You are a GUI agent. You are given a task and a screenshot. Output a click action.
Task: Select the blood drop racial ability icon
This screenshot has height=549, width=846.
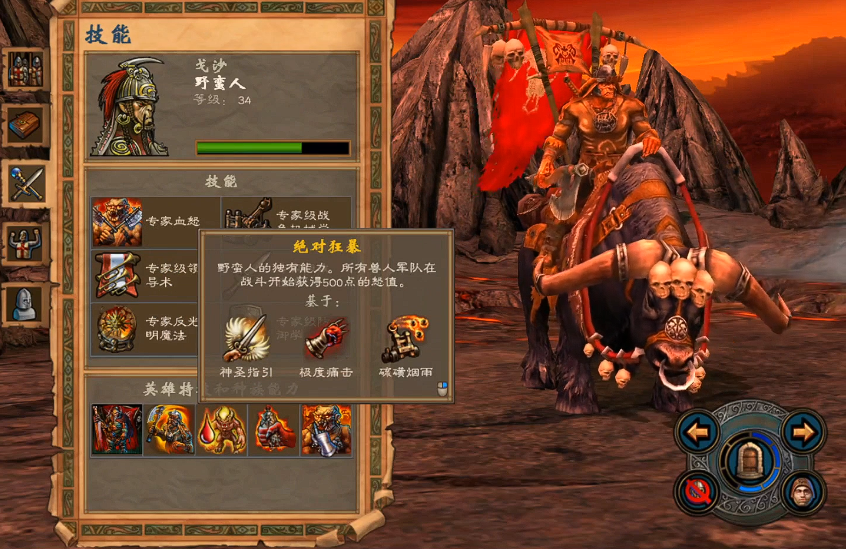pos(221,430)
